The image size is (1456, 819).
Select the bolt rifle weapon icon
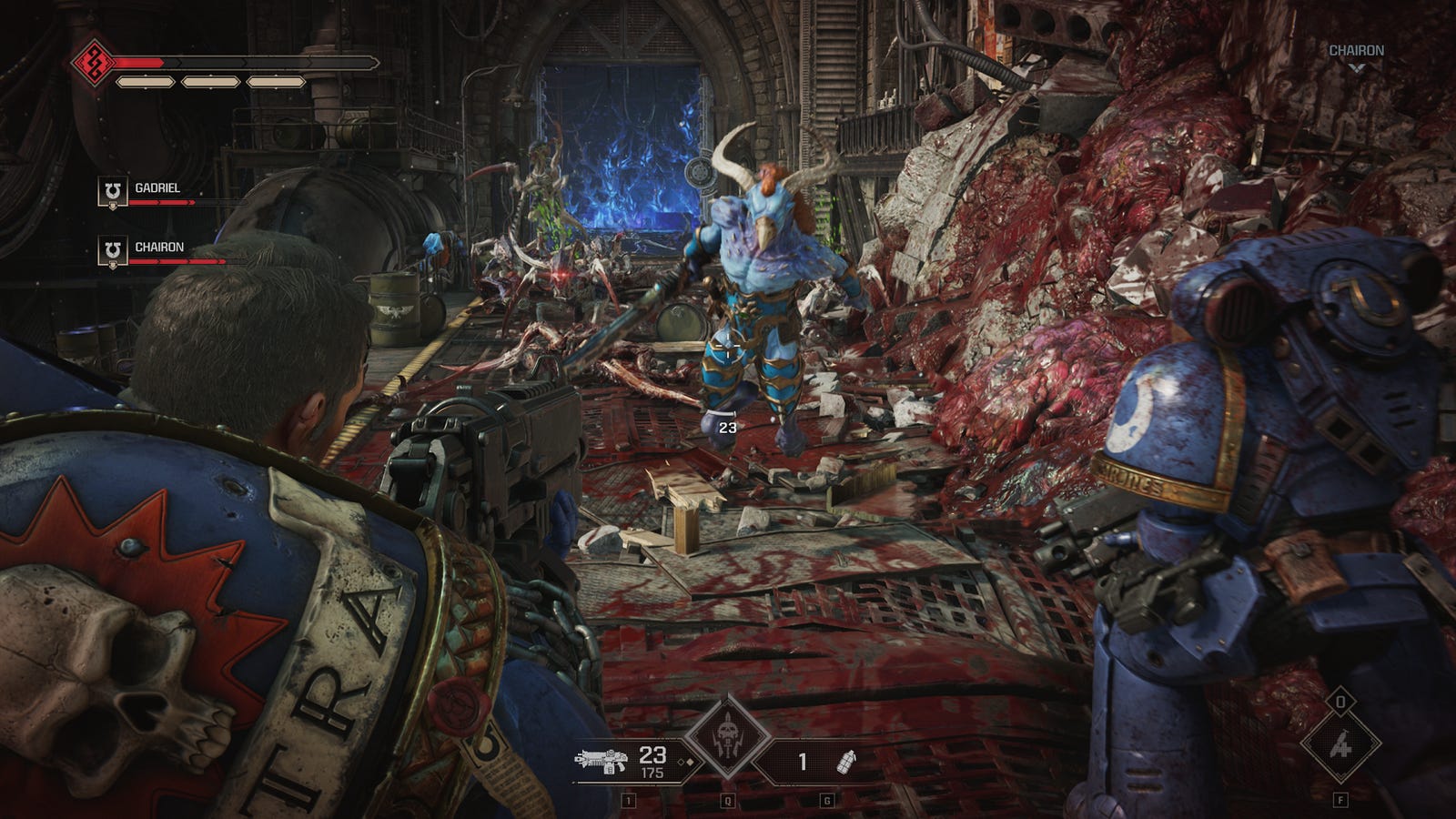[x=602, y=761]
